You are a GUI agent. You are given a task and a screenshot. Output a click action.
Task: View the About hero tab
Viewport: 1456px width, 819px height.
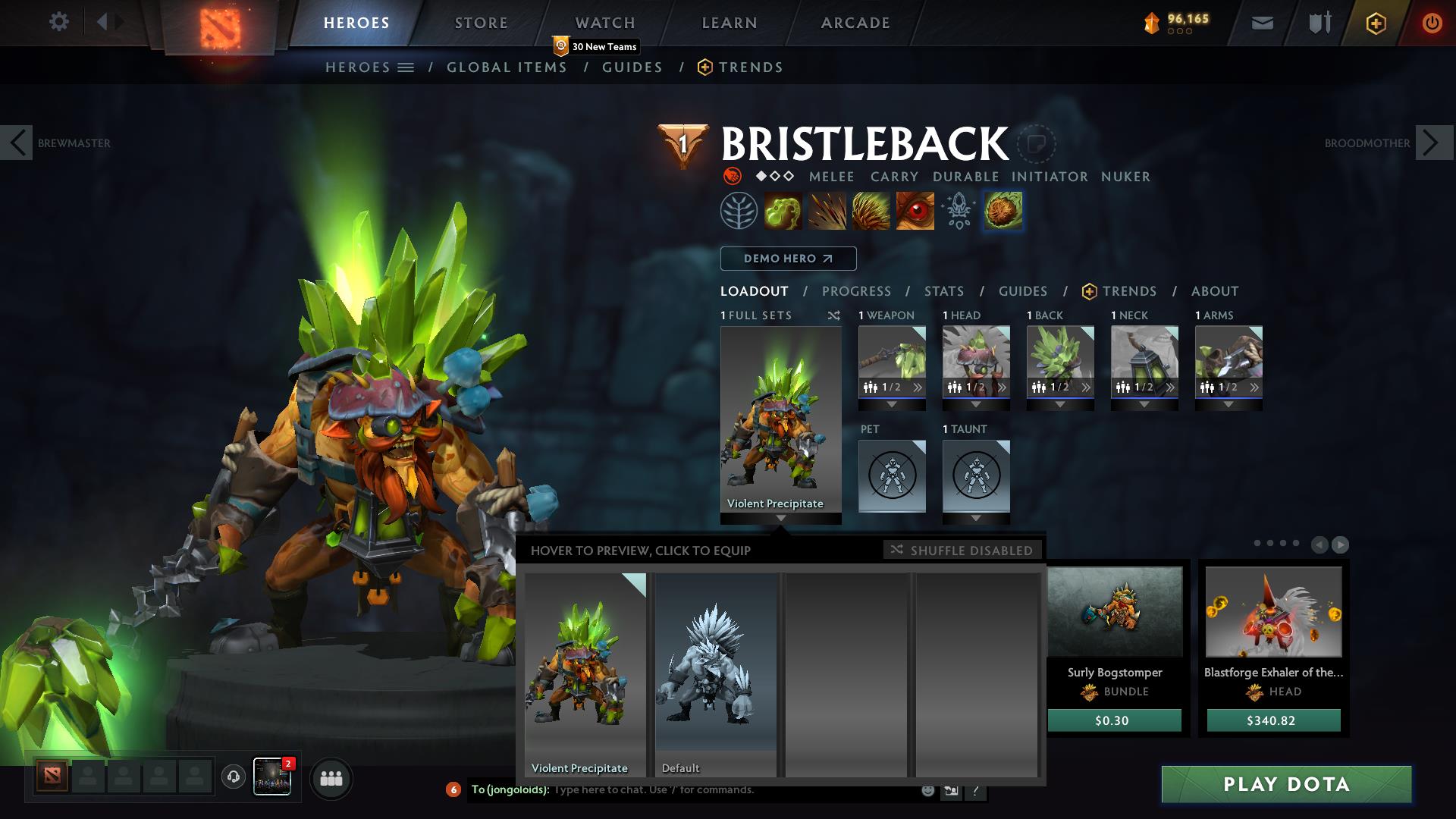[x=1215, y=291]
